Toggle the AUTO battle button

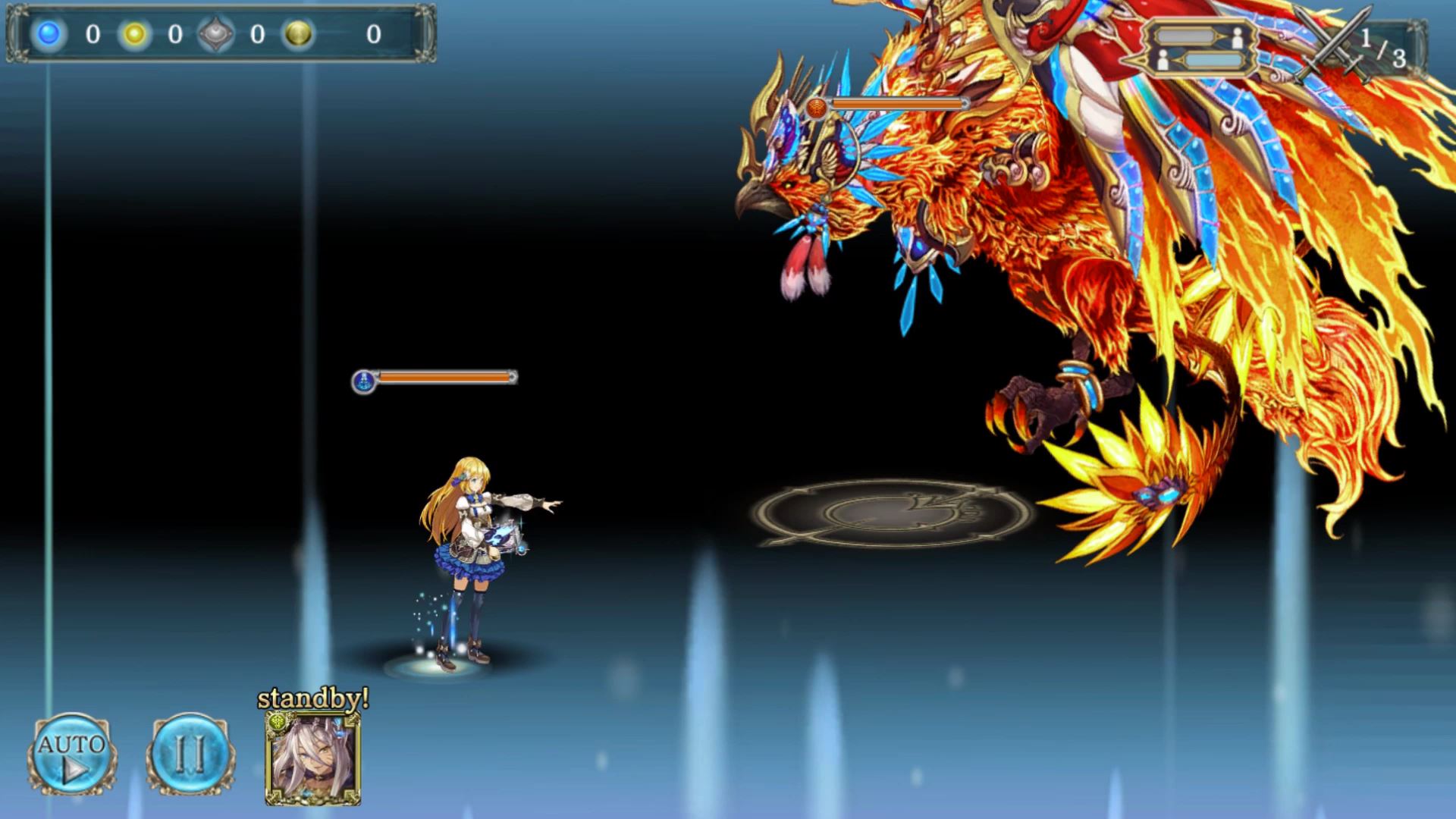pyautogui.click(x=72, y=755)
